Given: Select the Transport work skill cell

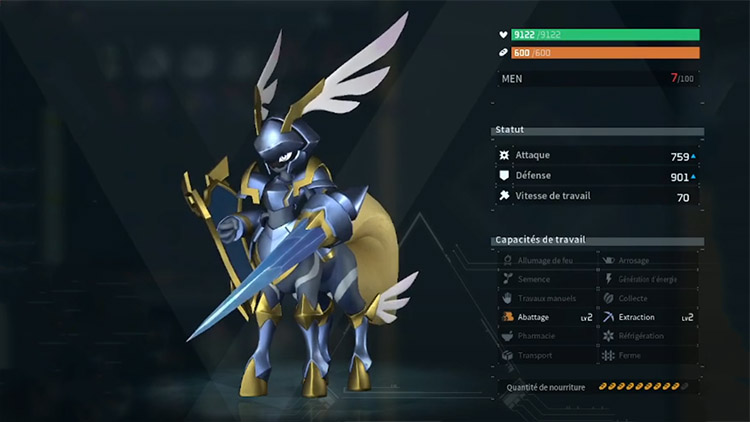Looking at the screenshot, I should (547, 355).
